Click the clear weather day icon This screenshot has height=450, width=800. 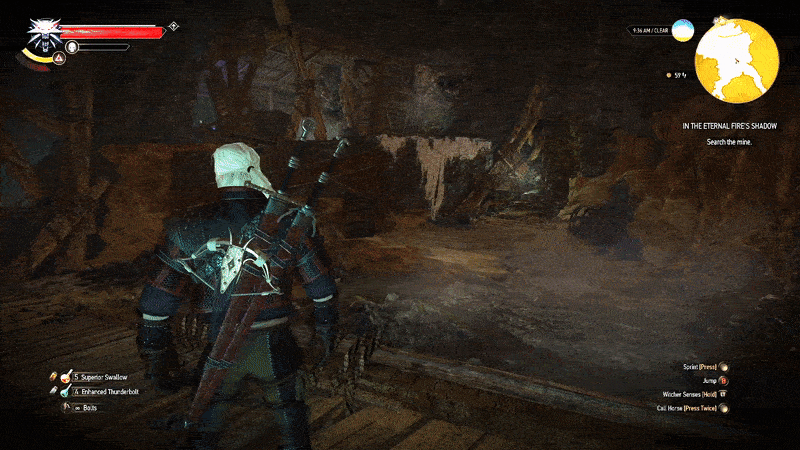(683, 30)
